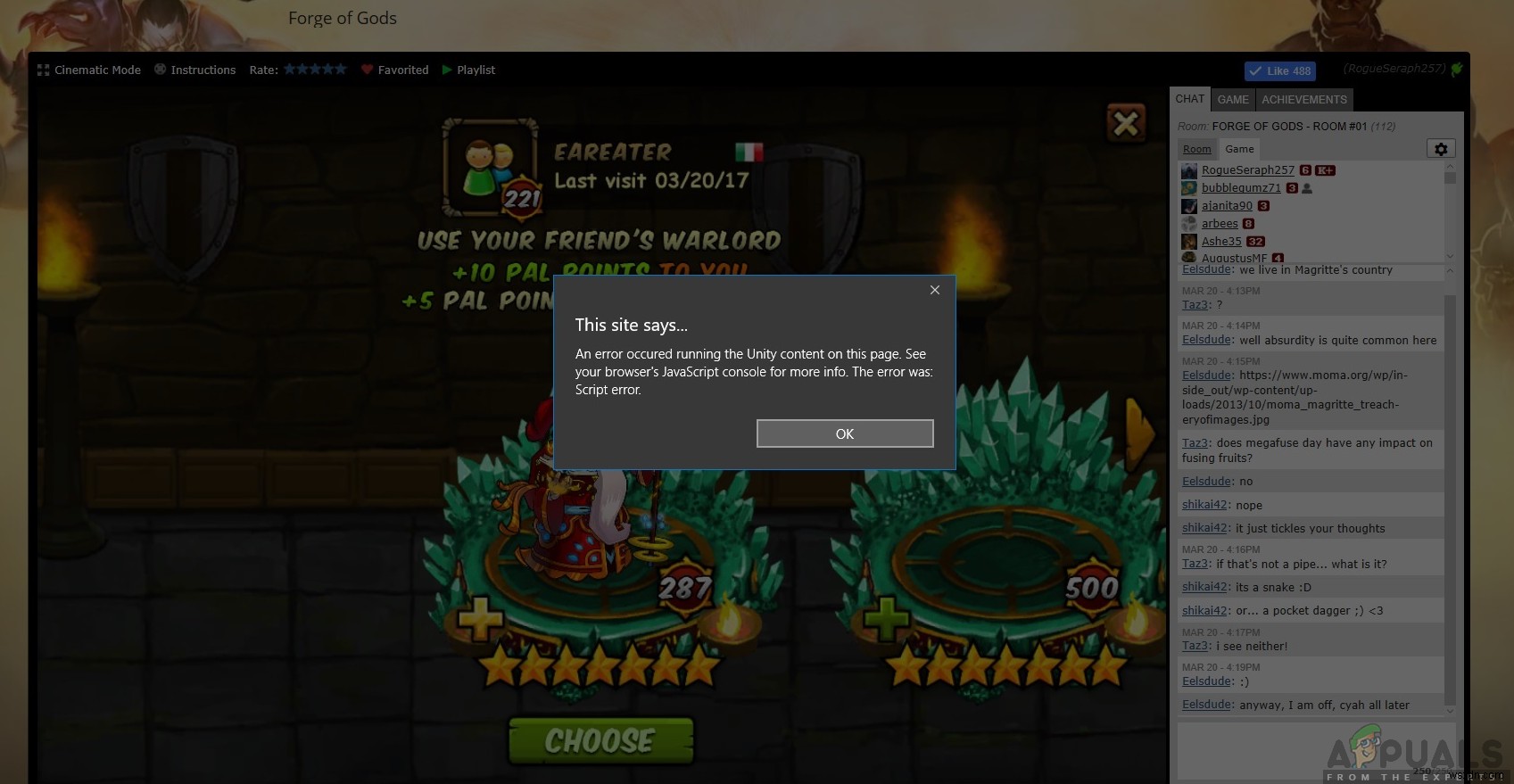
Task: Click the down chevron below AugustusMF
Action: pos(1450,257)
